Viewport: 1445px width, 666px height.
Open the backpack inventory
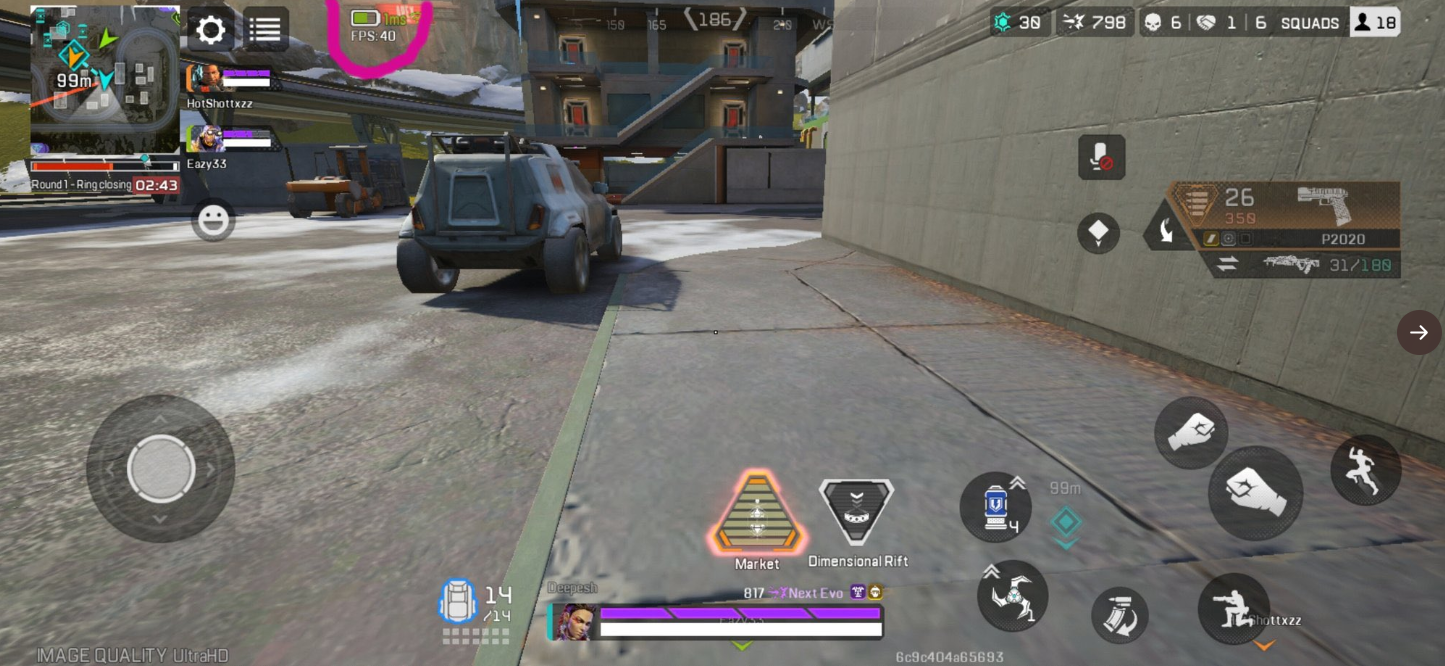pyautogui.click(x=458, y=601)
